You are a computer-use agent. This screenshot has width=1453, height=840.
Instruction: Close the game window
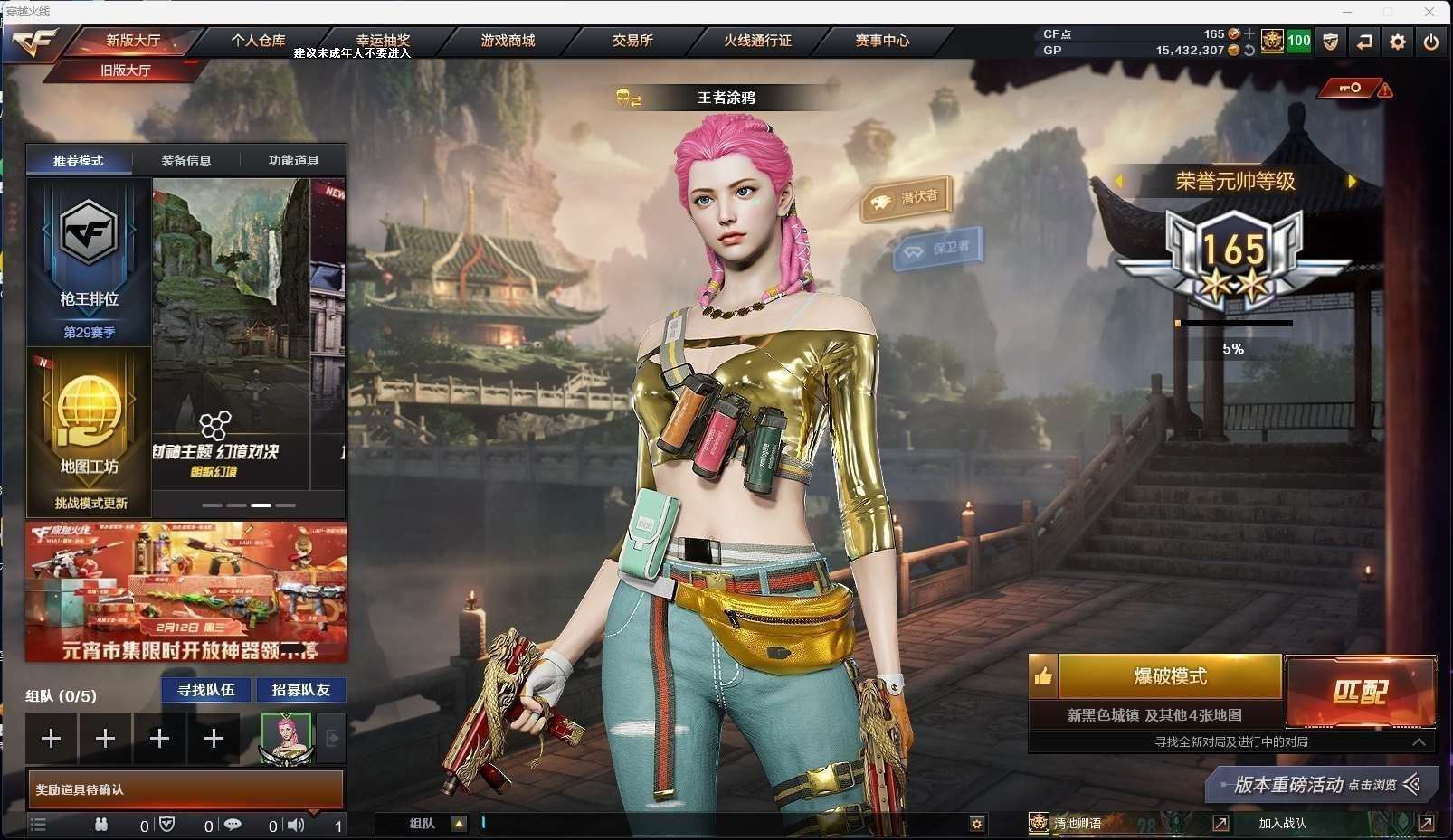pos(1429,12)
